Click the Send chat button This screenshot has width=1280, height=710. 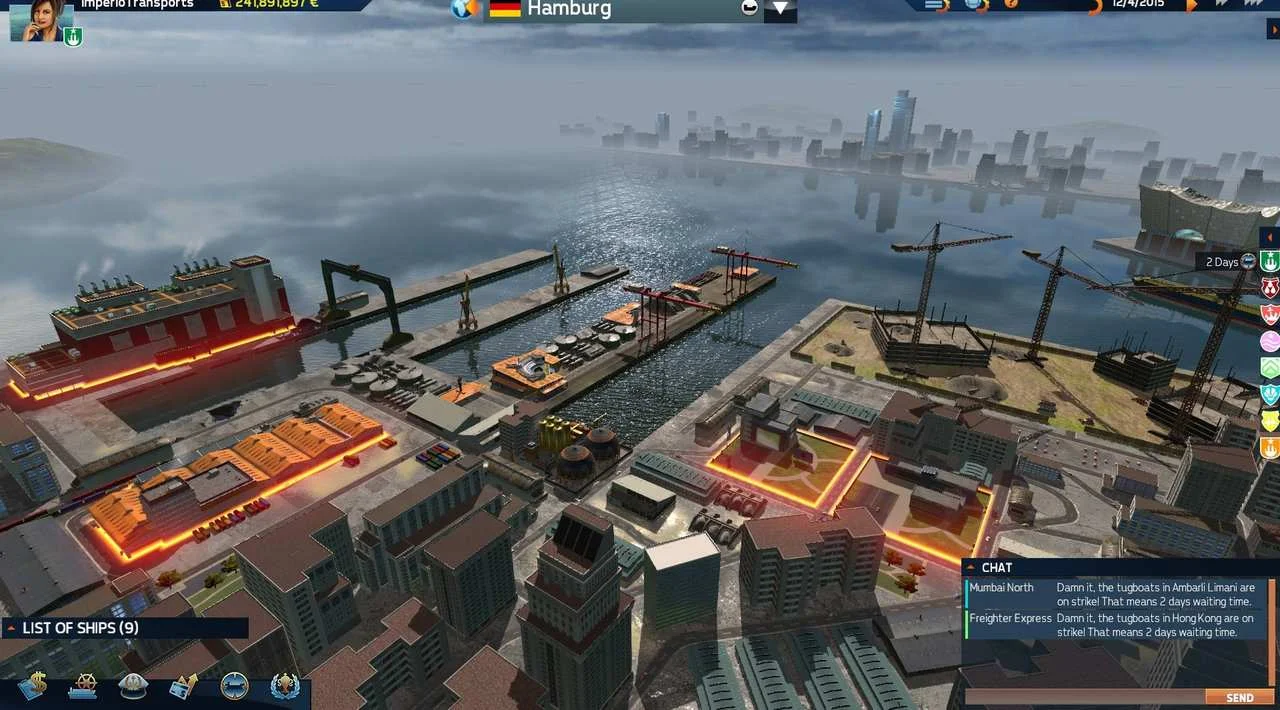click(x=1239, y=698)
